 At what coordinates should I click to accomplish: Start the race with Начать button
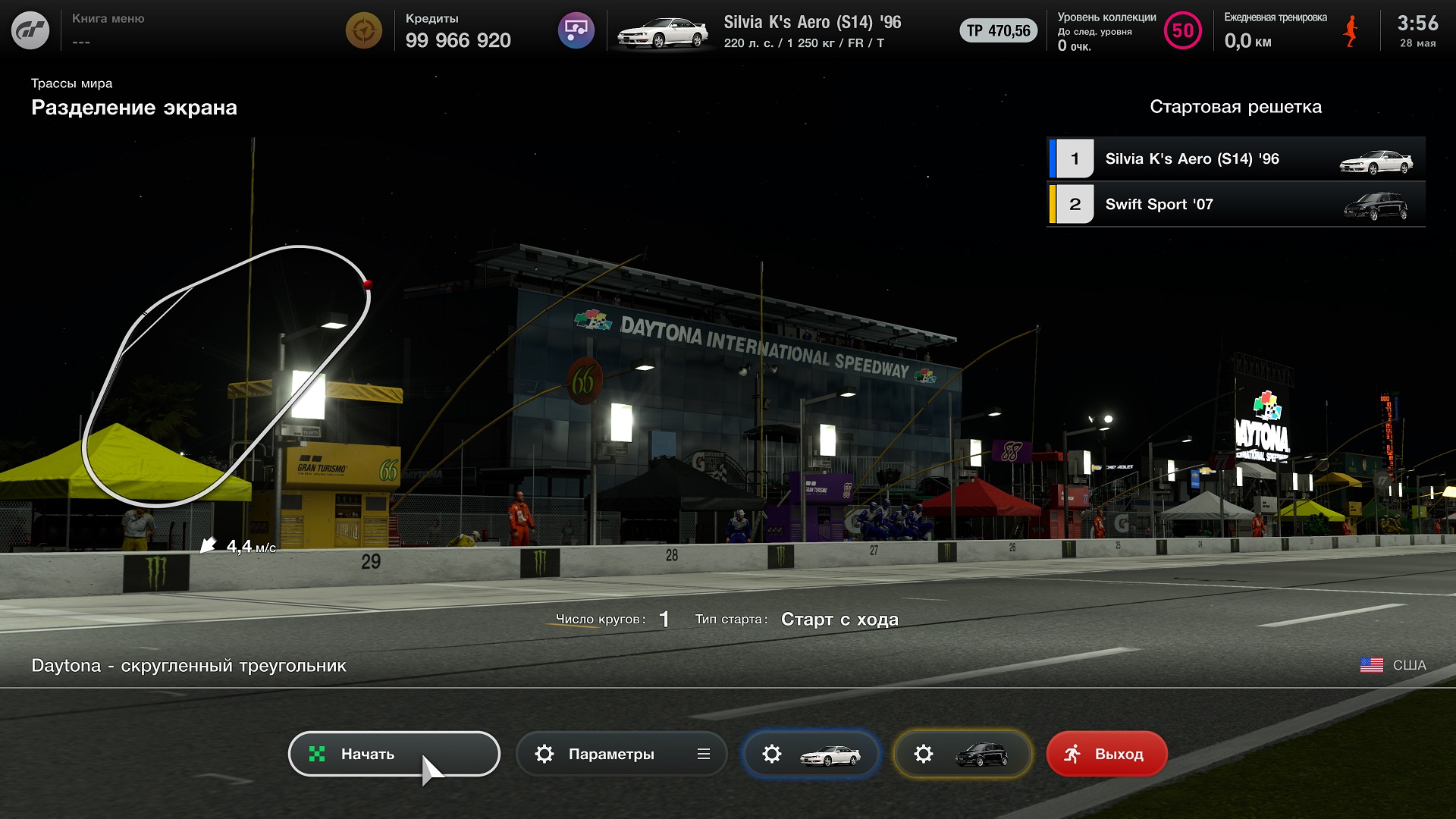tap(394, 754)
